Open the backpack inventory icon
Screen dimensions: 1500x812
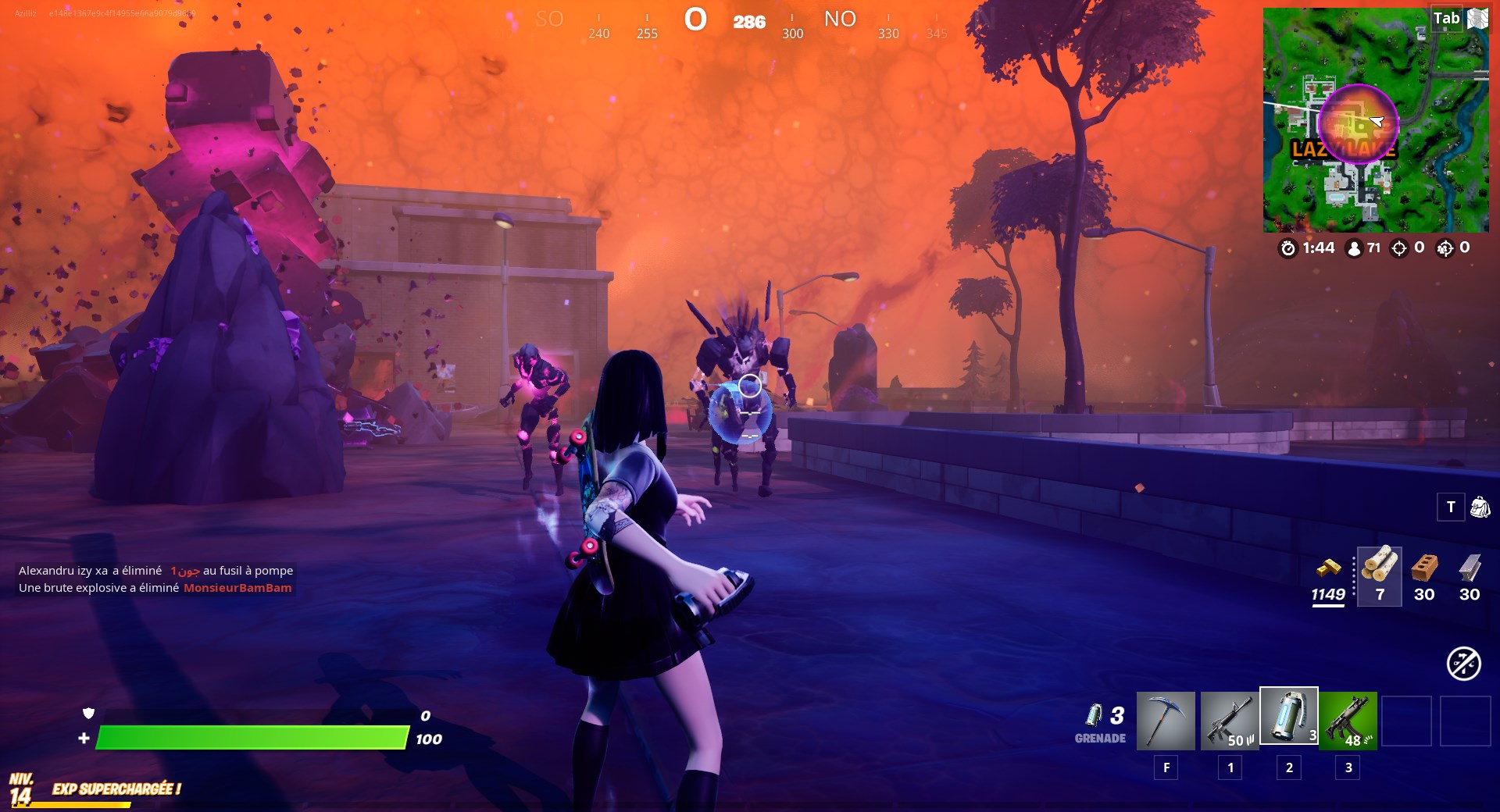pyautogui.click(x=1481, y=507)
